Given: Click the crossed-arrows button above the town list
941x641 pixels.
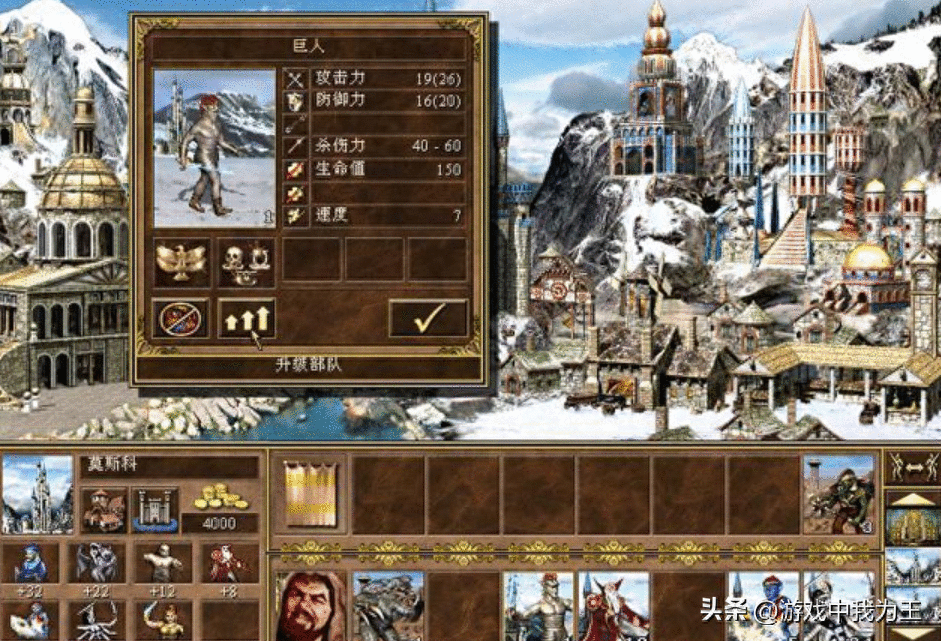Looking at the screenshot, I should (x=912, y=465).
